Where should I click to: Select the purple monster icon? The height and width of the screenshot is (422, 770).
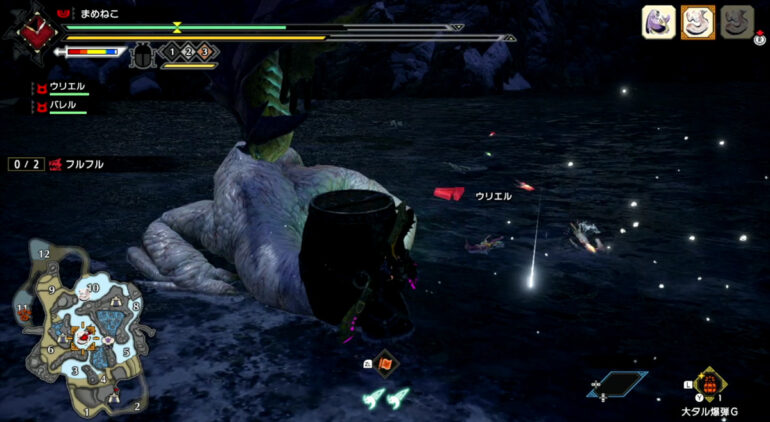click(658, 22)
